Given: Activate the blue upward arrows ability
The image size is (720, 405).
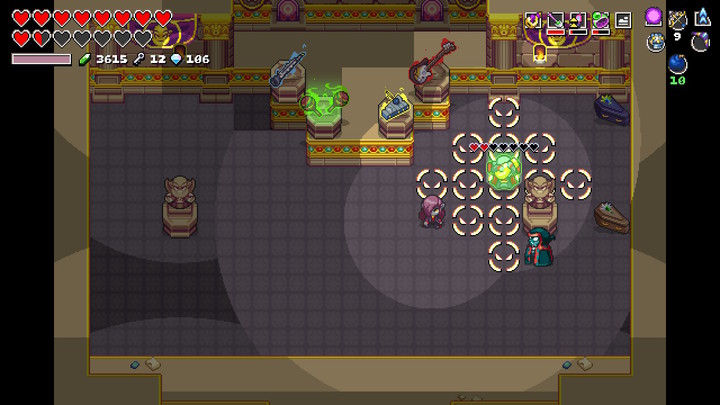Looking at the screenshot, I should coord(702,17).
